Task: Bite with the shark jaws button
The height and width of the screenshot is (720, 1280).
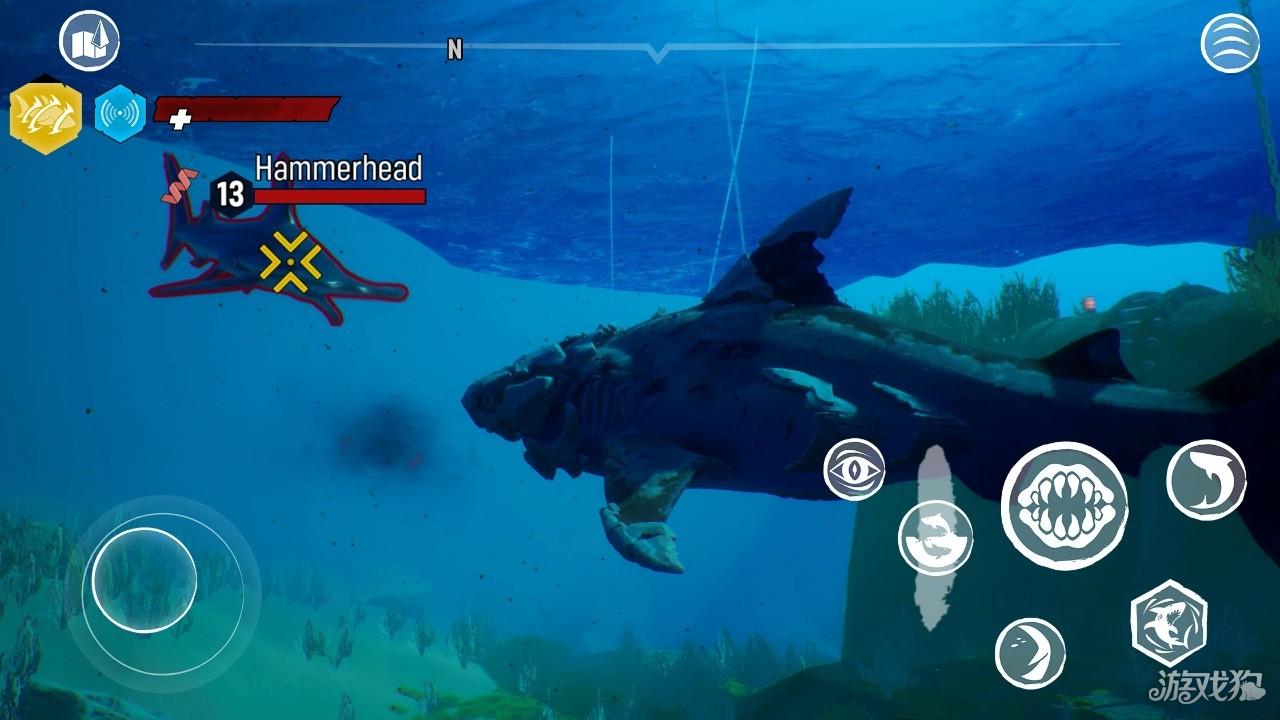Action: click(1064, 505)
